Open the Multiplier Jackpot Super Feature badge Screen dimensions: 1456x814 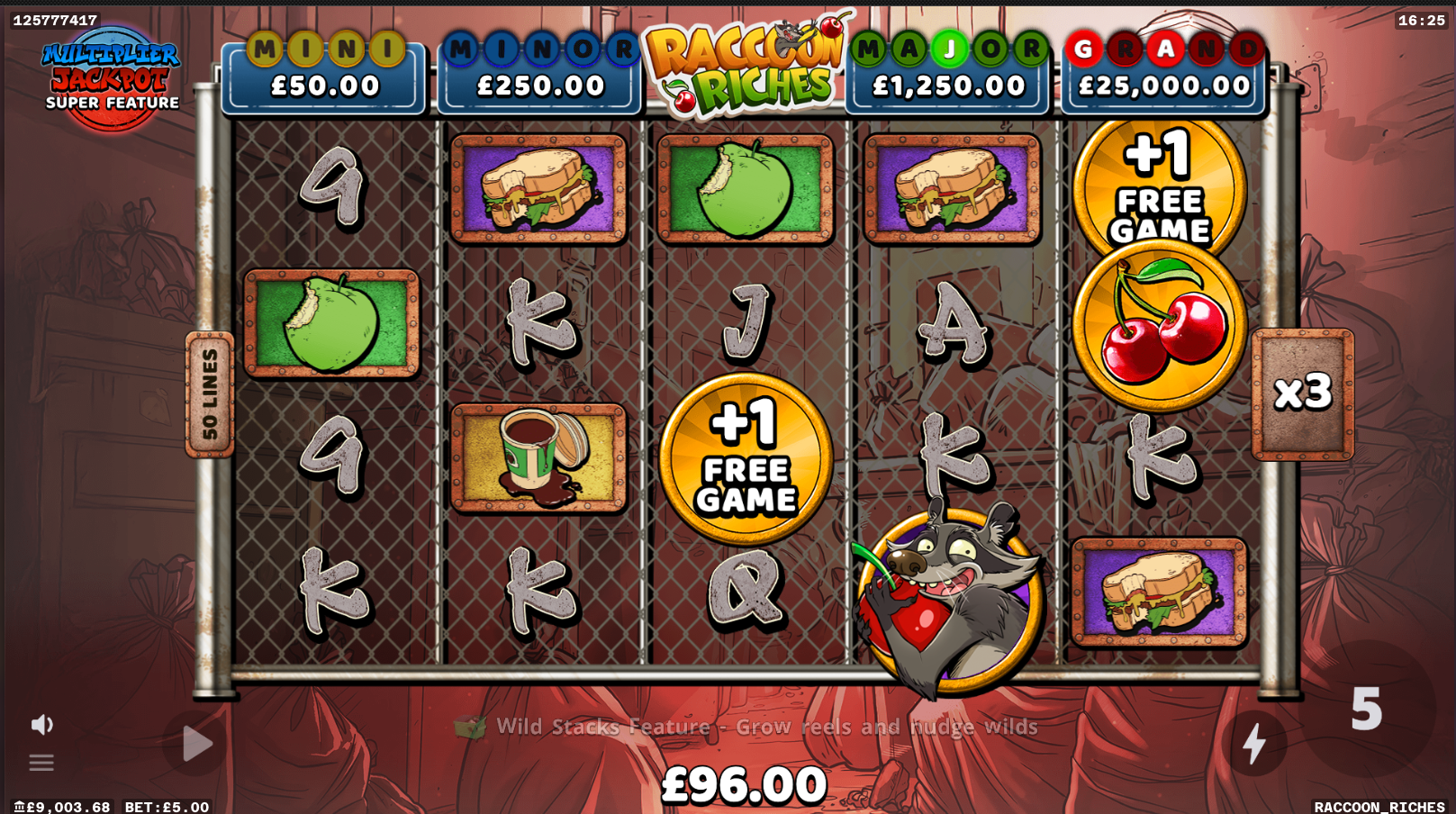click(112, 78)
